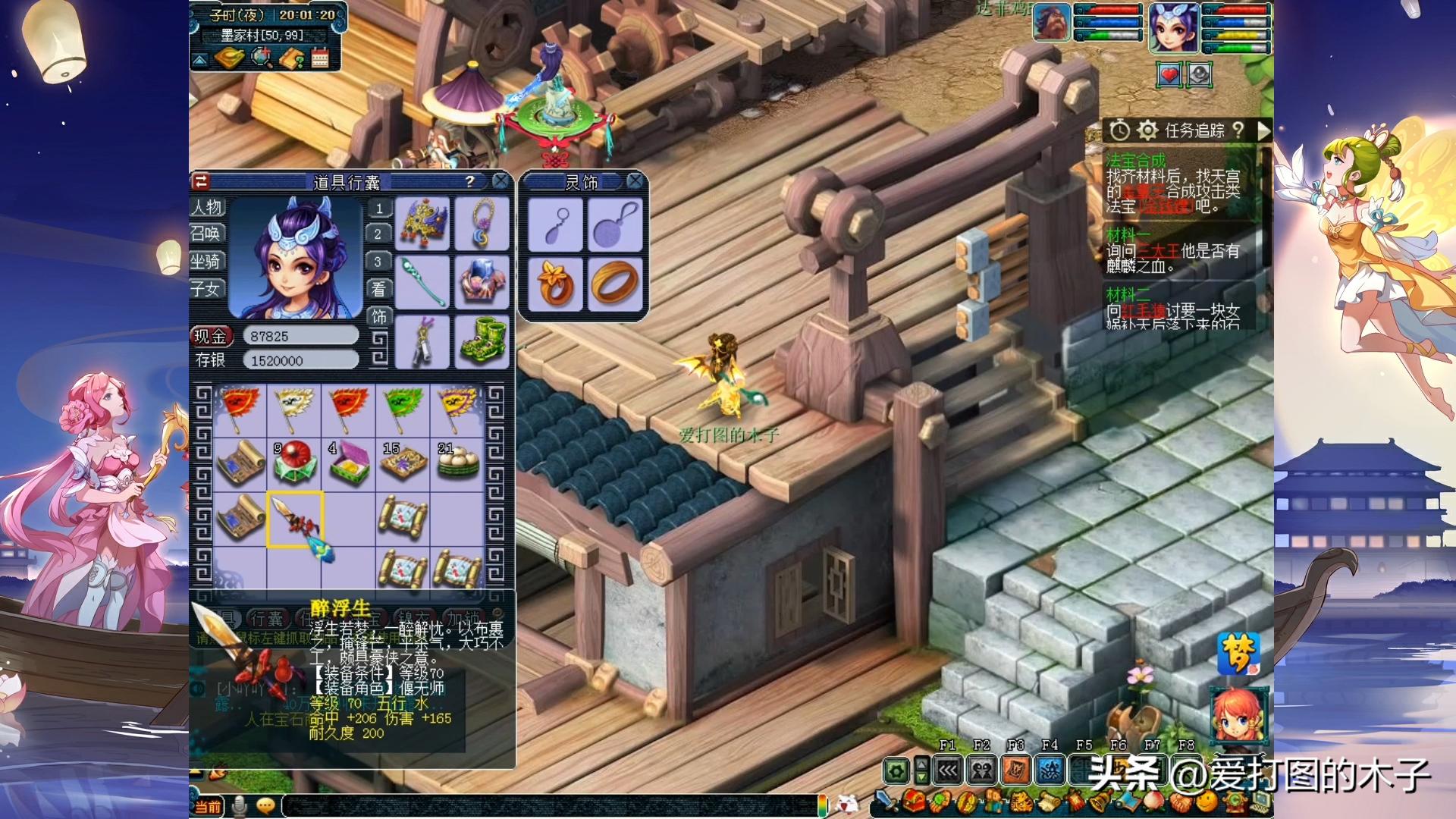Click the magnifier world map icon

262,58
